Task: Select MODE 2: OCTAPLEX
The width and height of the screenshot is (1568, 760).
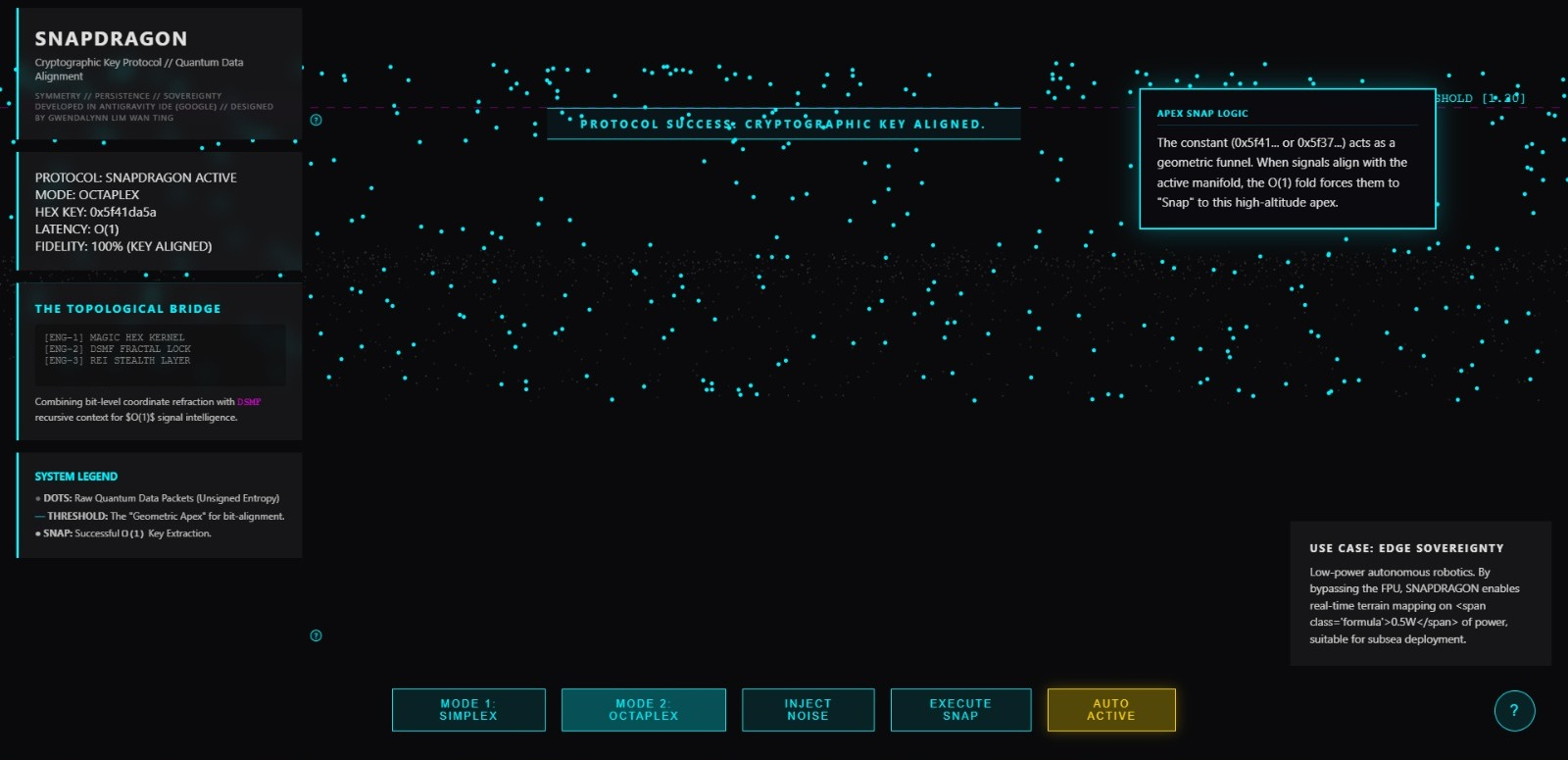Action: point(643,709)
